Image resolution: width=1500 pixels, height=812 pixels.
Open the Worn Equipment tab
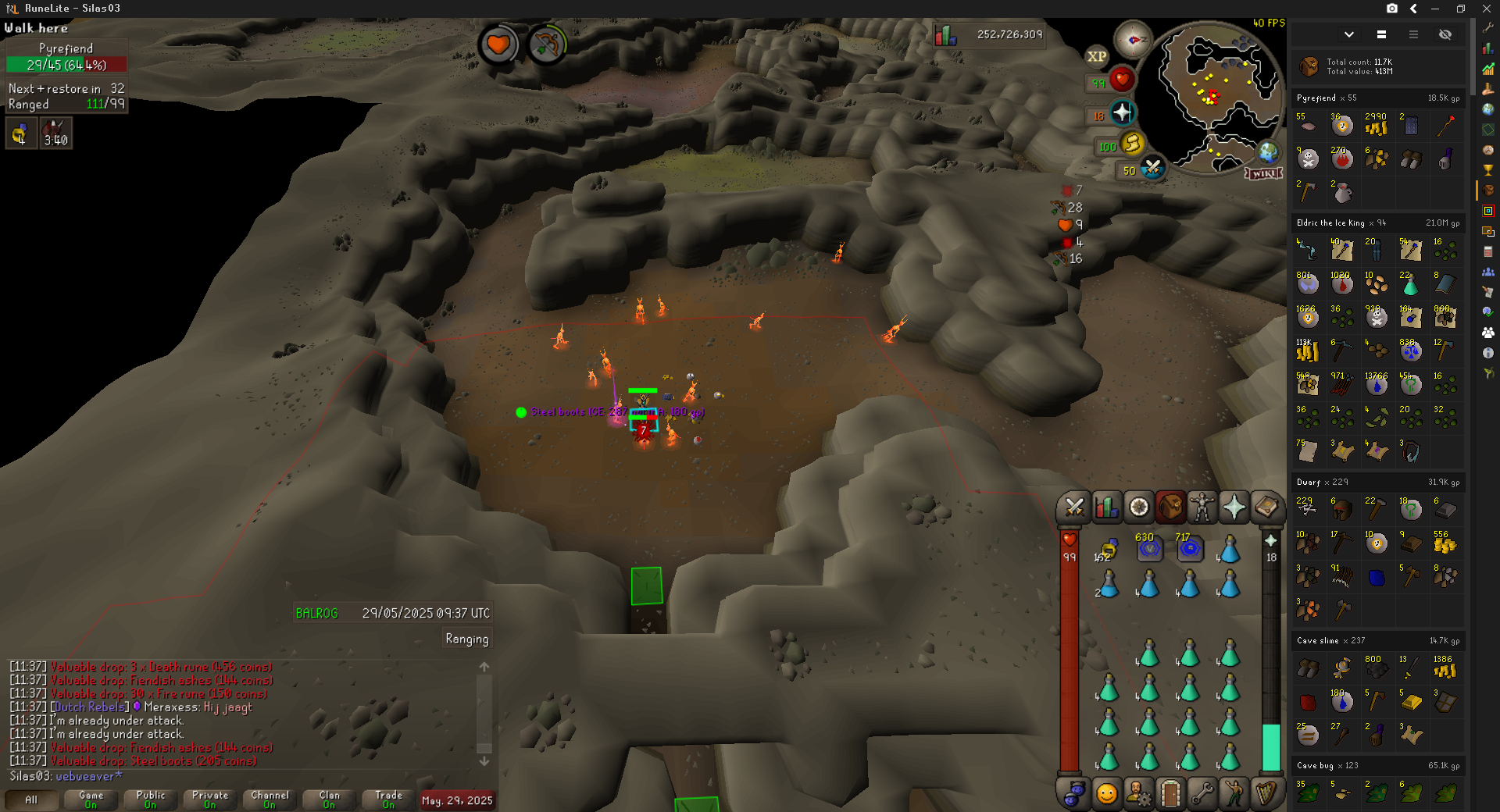tap(1202, 507)
